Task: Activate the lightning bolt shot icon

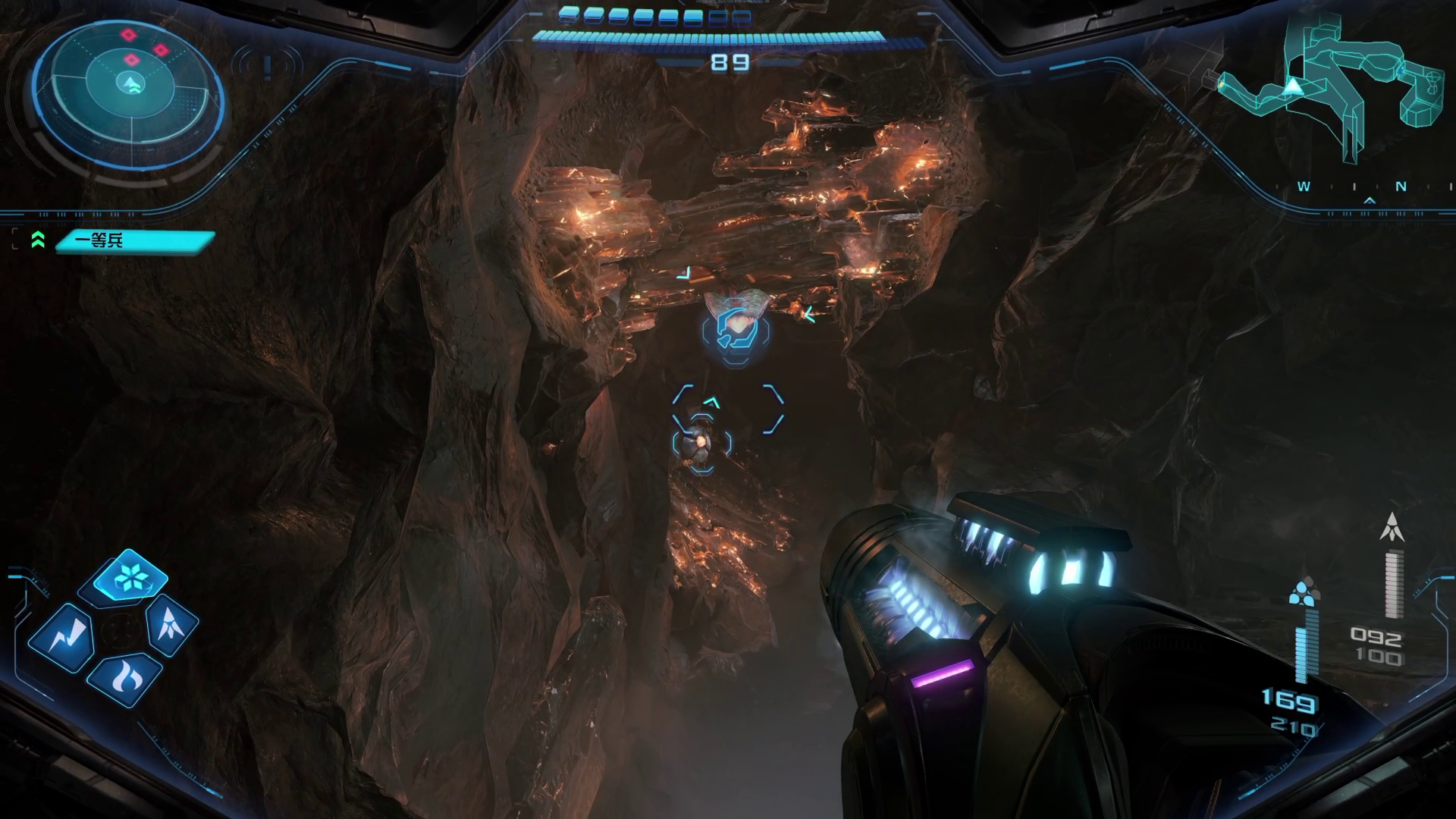Action: pos(63,638)
